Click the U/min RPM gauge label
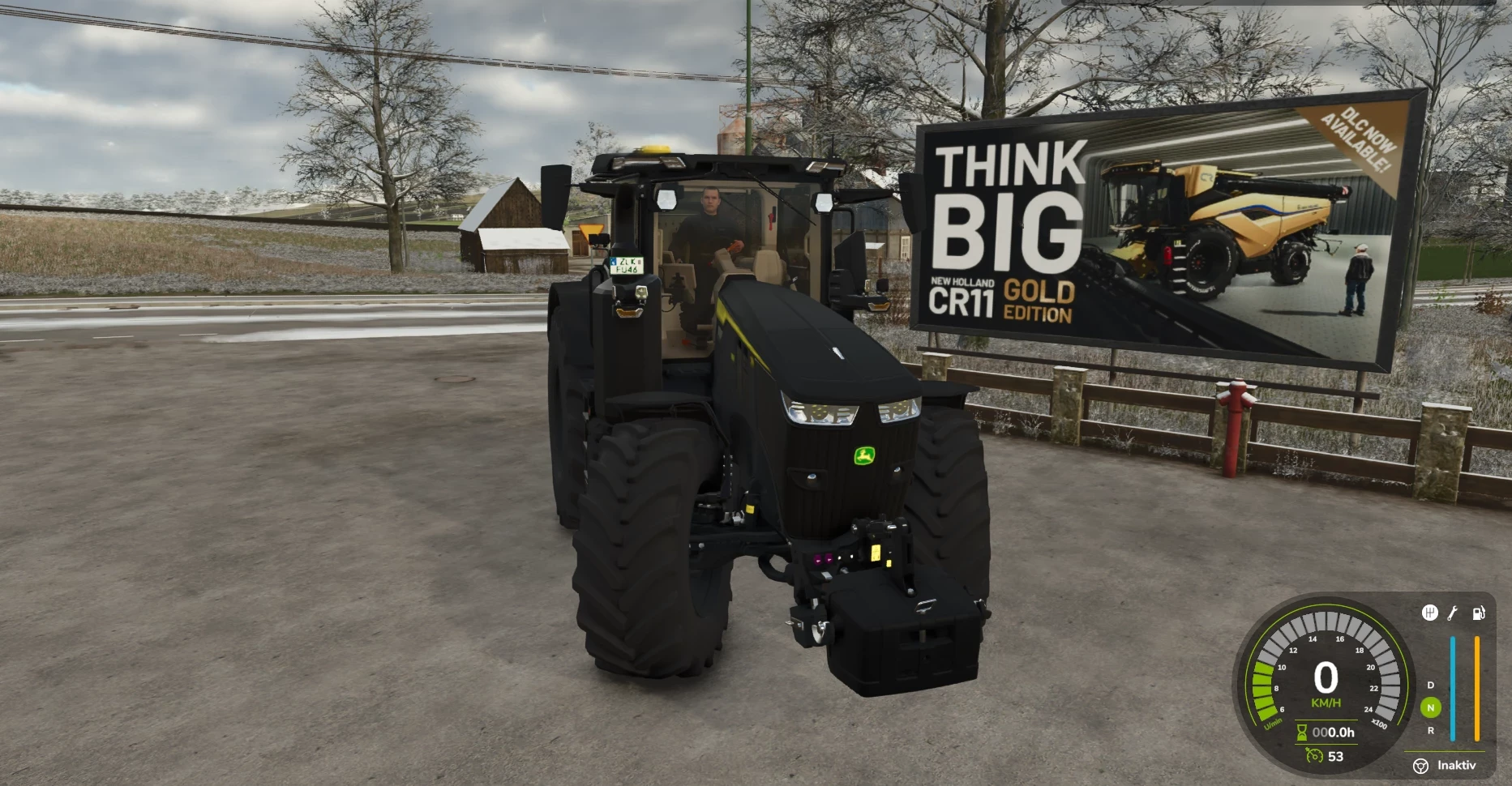Image resolution: width=1512 pixels, height=786 pixels. (1272, 723)
